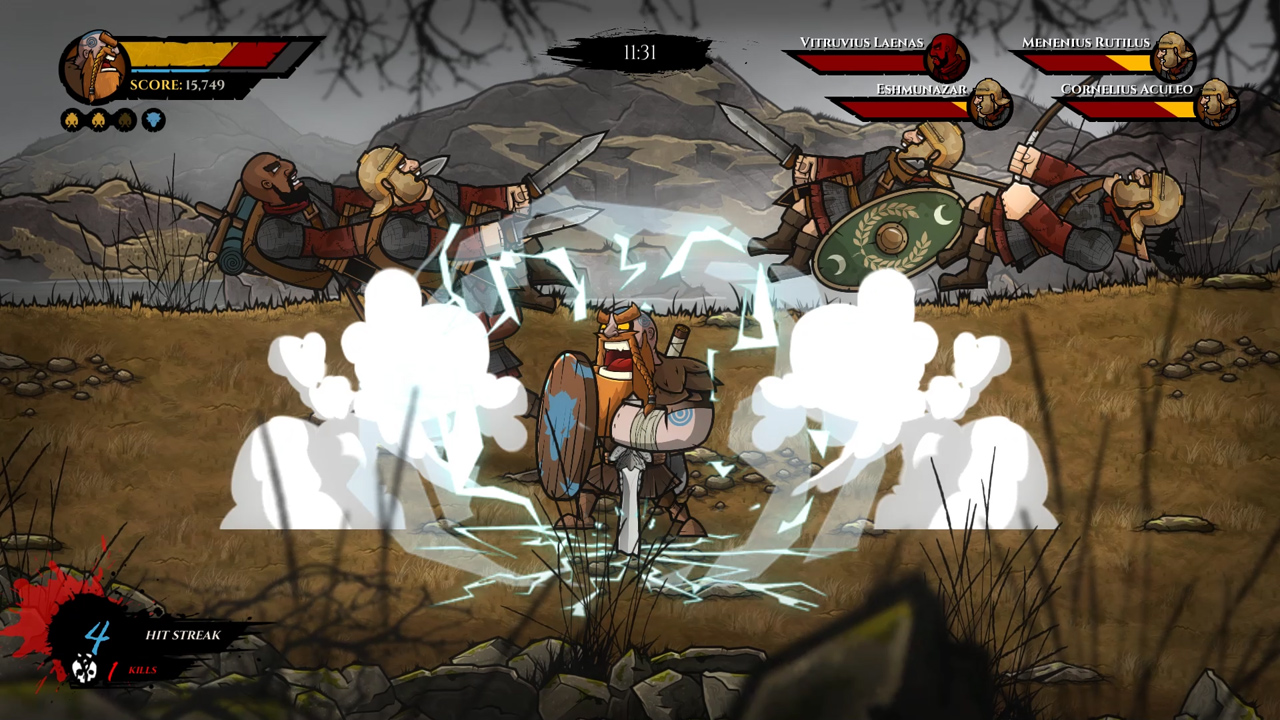The width and height of the screenshot is (1280, 720).
Task: Click Eshmunazar's enemy portrait
Action: (989, 106)
